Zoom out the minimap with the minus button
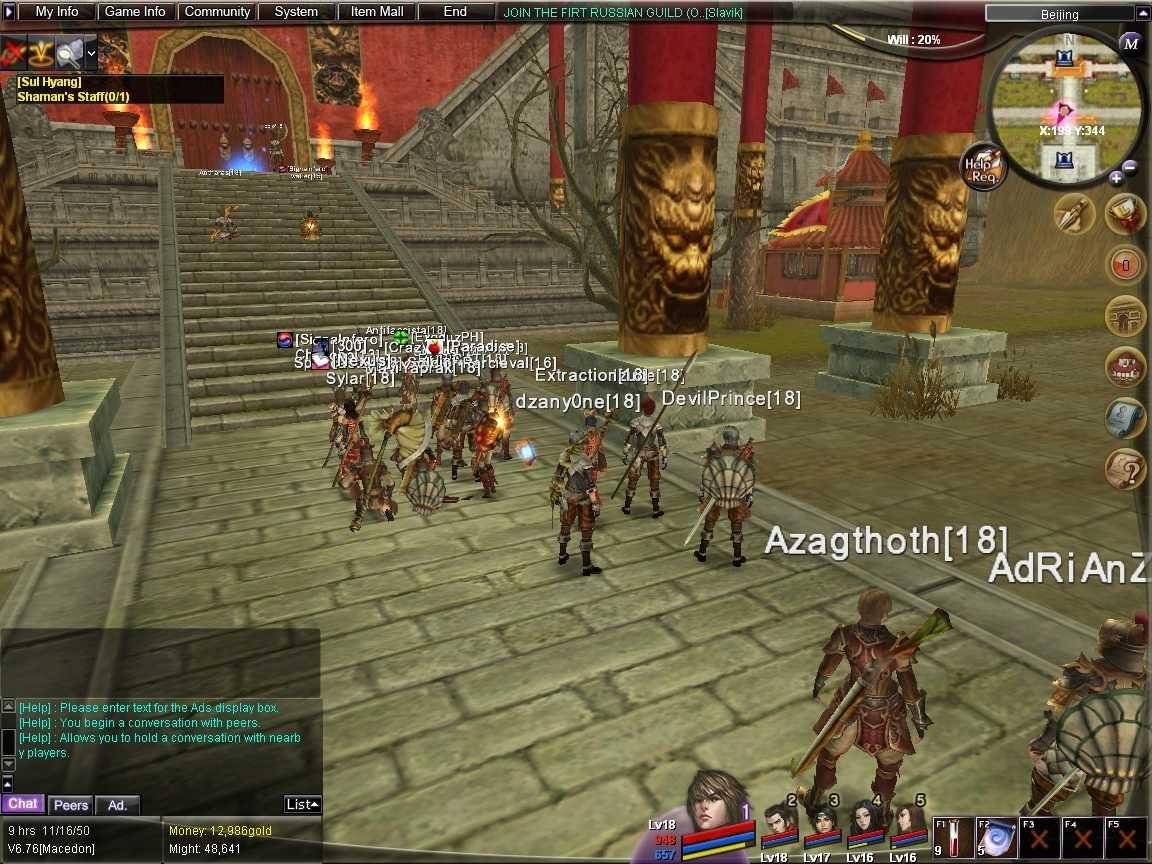Viewport: 1152px width, 864px height. tap(1130, 167)
